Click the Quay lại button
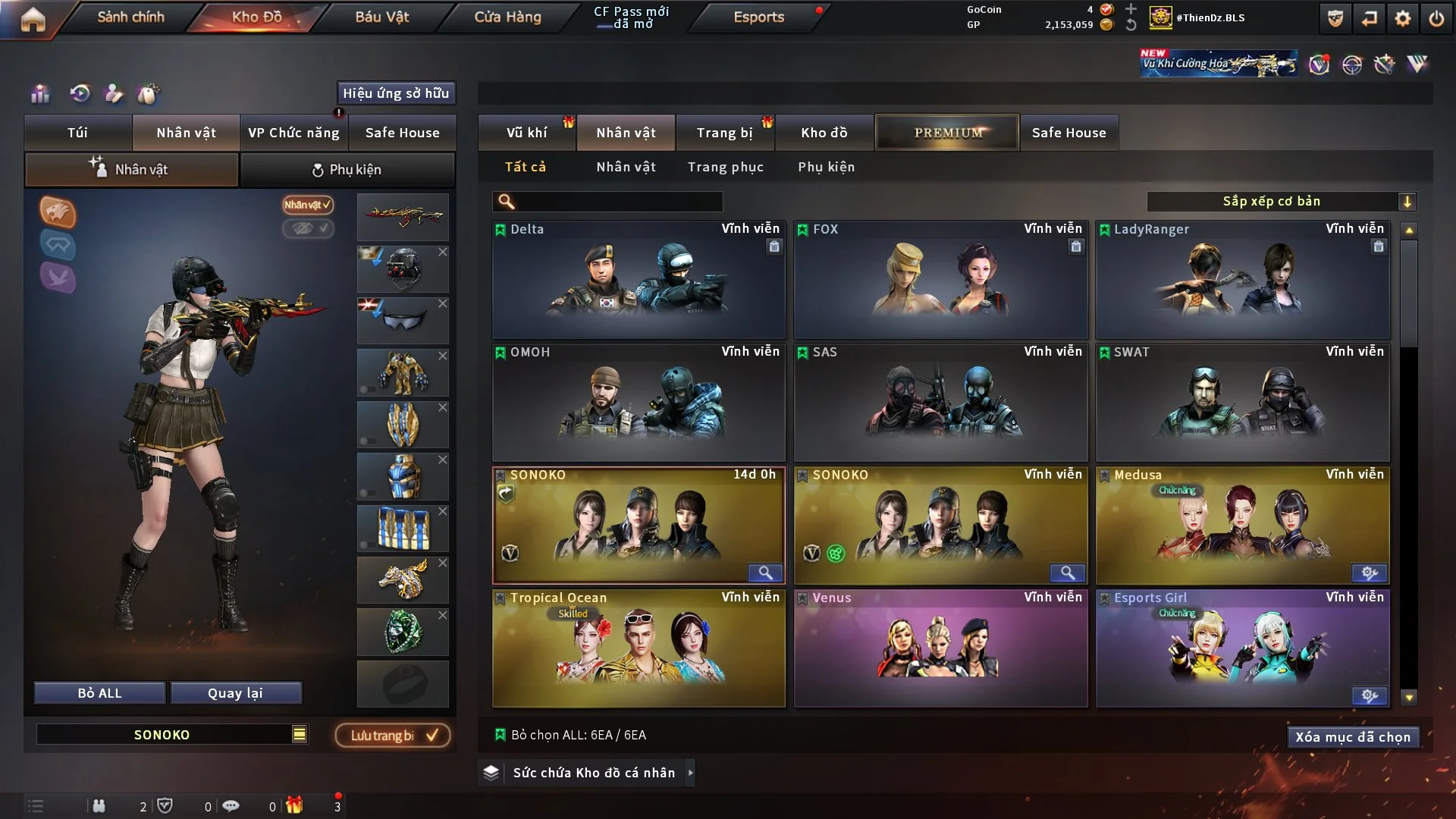This screenshot has width=1456, height=819. [235, 693]
